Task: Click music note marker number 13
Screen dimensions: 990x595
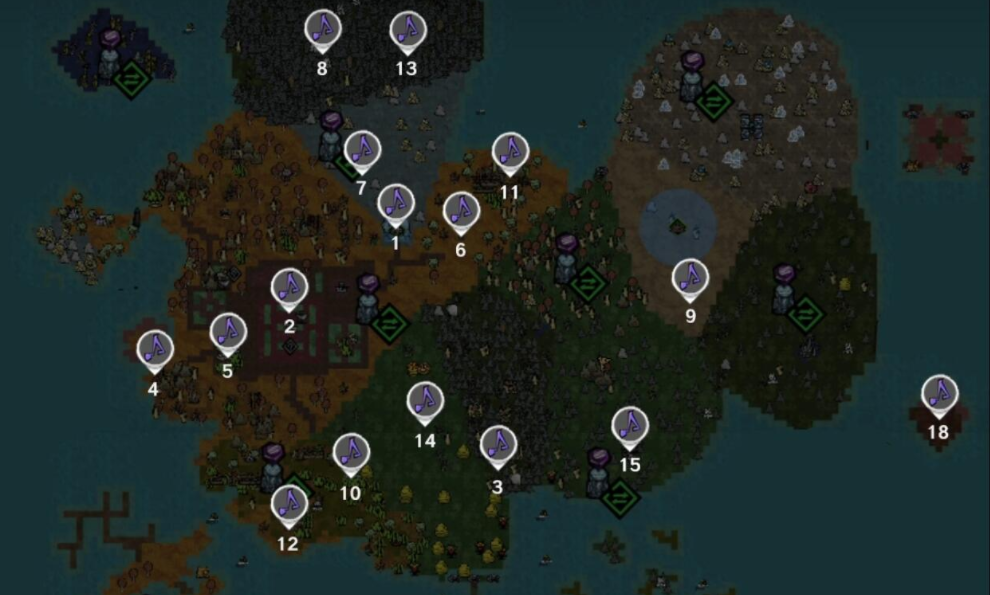Action: click(x=407, y=31)
